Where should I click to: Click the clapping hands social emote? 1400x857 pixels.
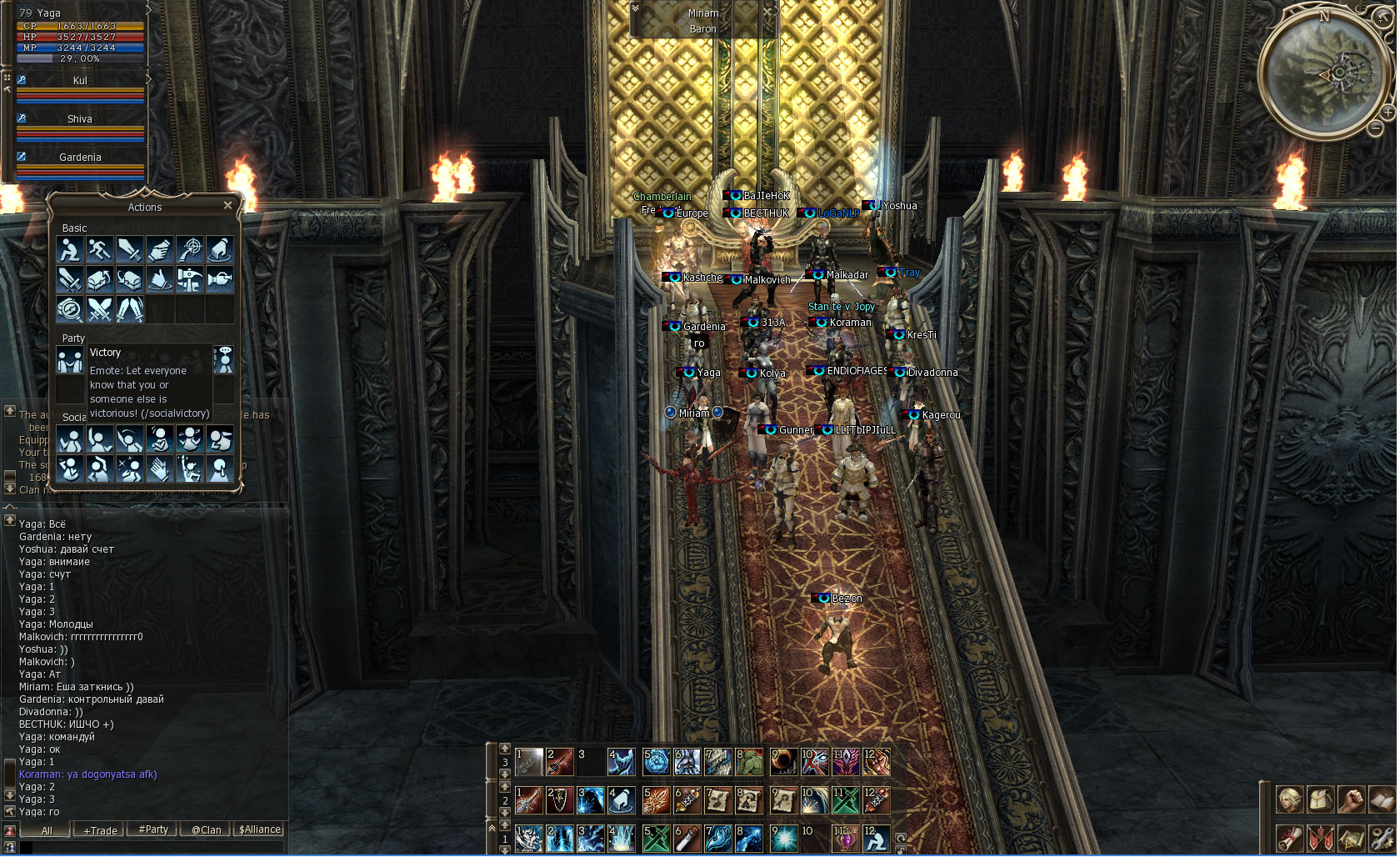coord(159,469)
